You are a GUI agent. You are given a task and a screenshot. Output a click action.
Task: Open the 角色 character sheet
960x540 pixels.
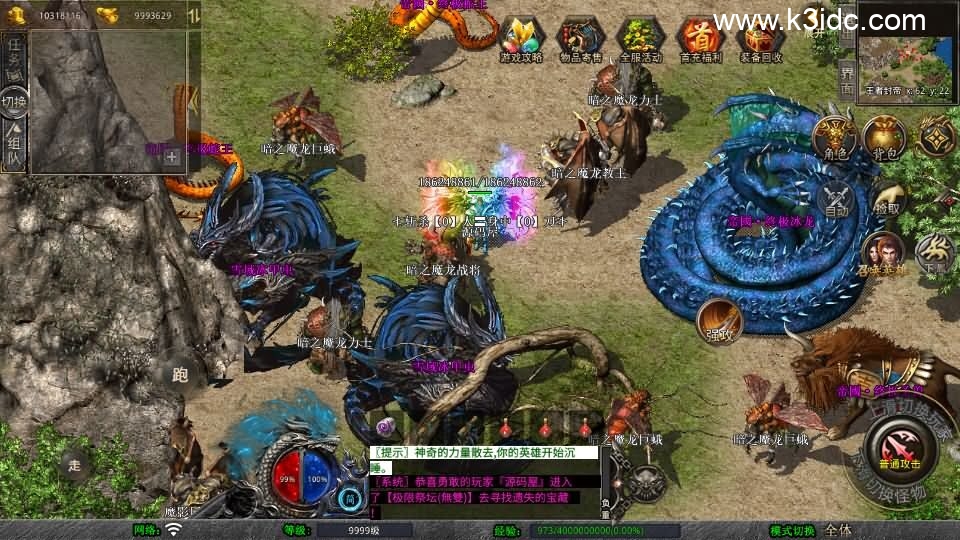pos(836,137)
